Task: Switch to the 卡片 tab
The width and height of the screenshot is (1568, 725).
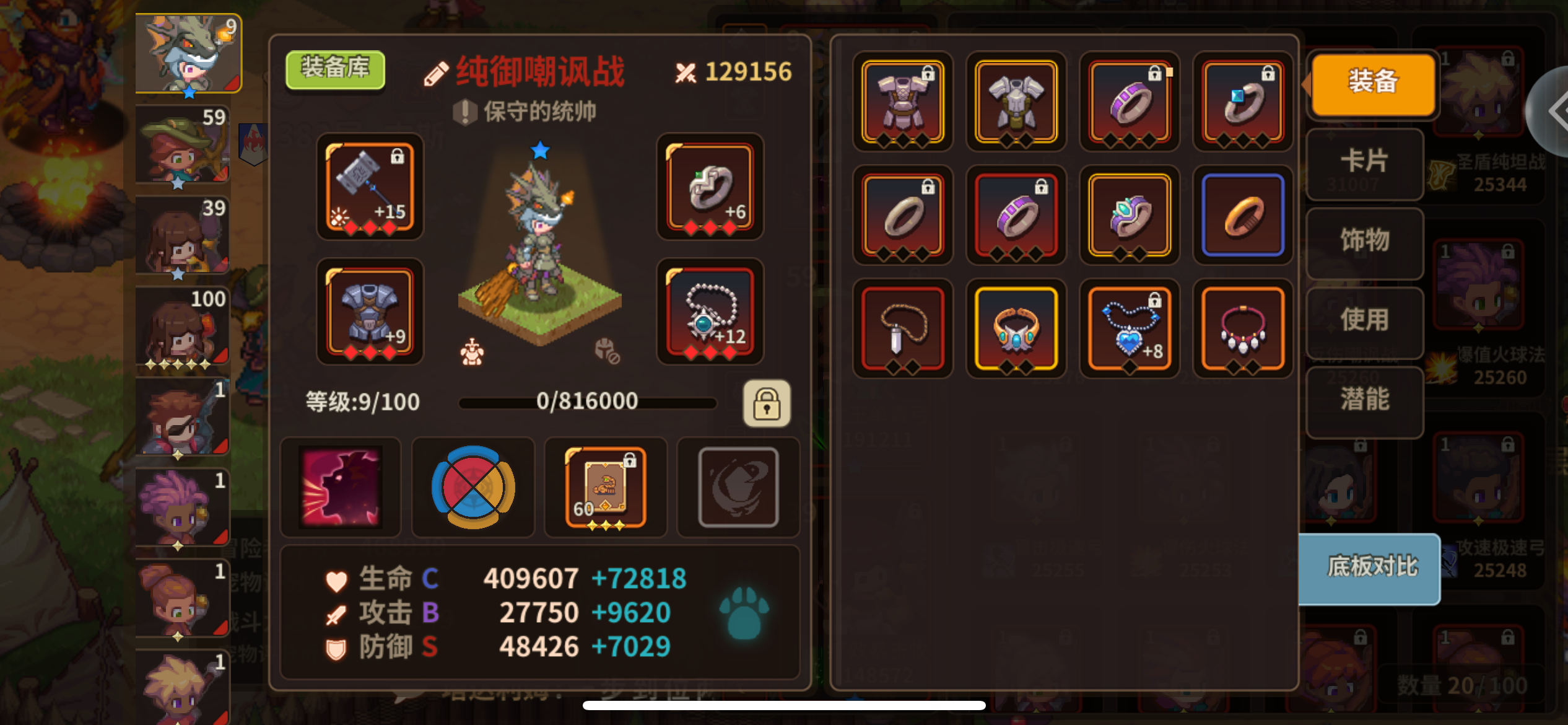Action: (1364, 164)
